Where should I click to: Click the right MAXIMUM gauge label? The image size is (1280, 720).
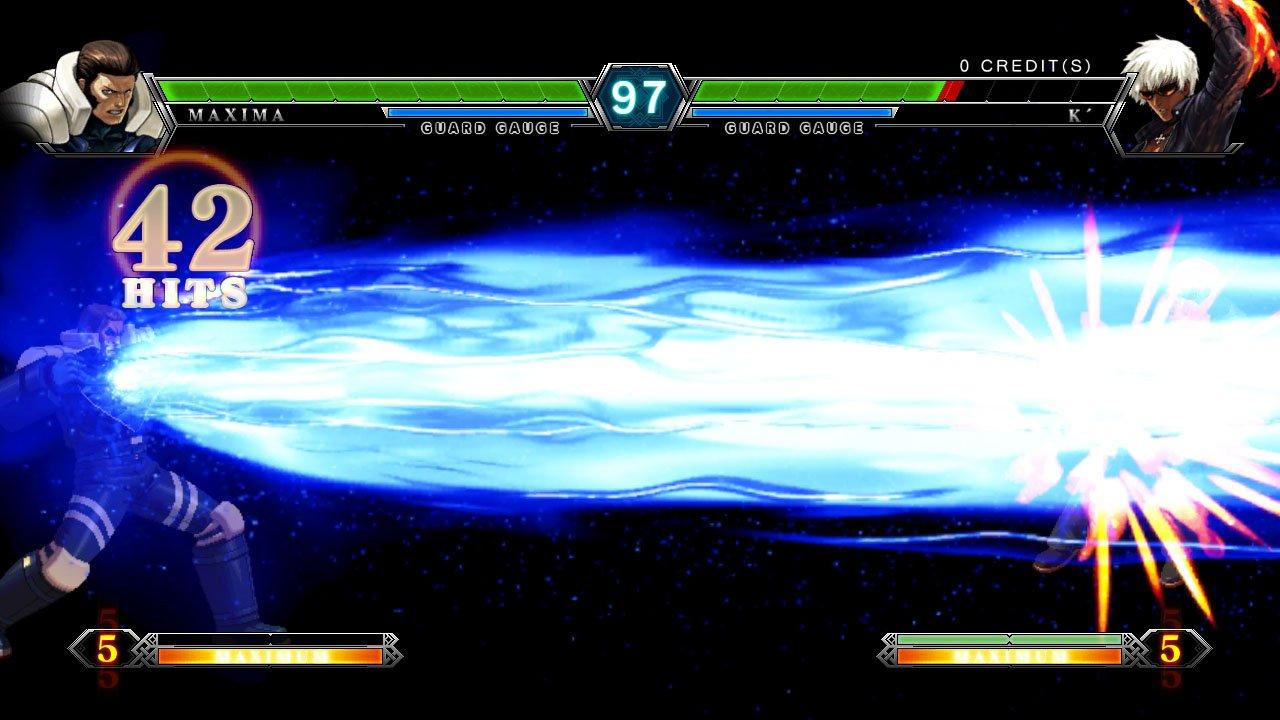point(1012,658)
